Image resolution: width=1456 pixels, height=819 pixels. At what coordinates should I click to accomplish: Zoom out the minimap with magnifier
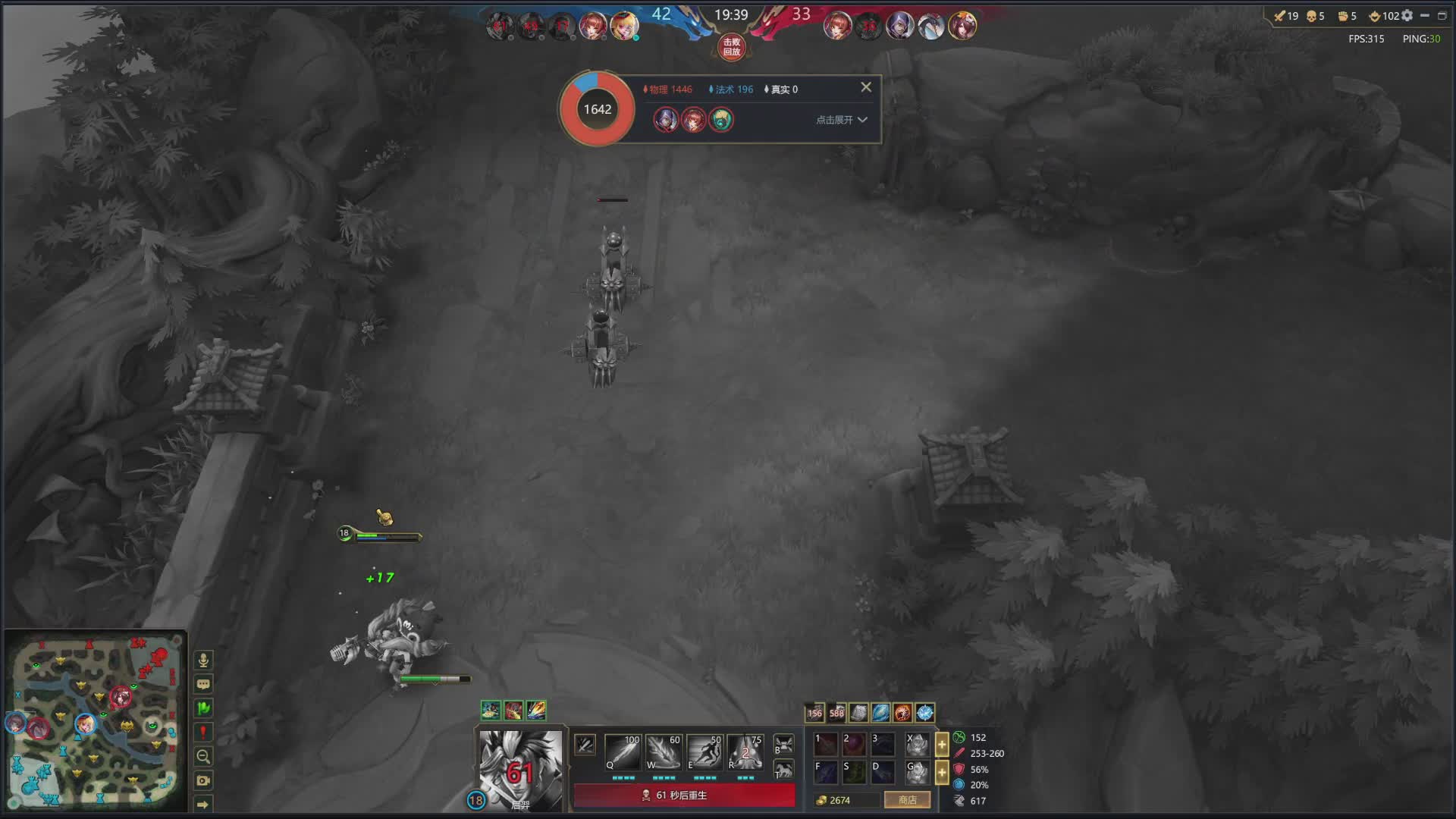click(x=203, y=756)
